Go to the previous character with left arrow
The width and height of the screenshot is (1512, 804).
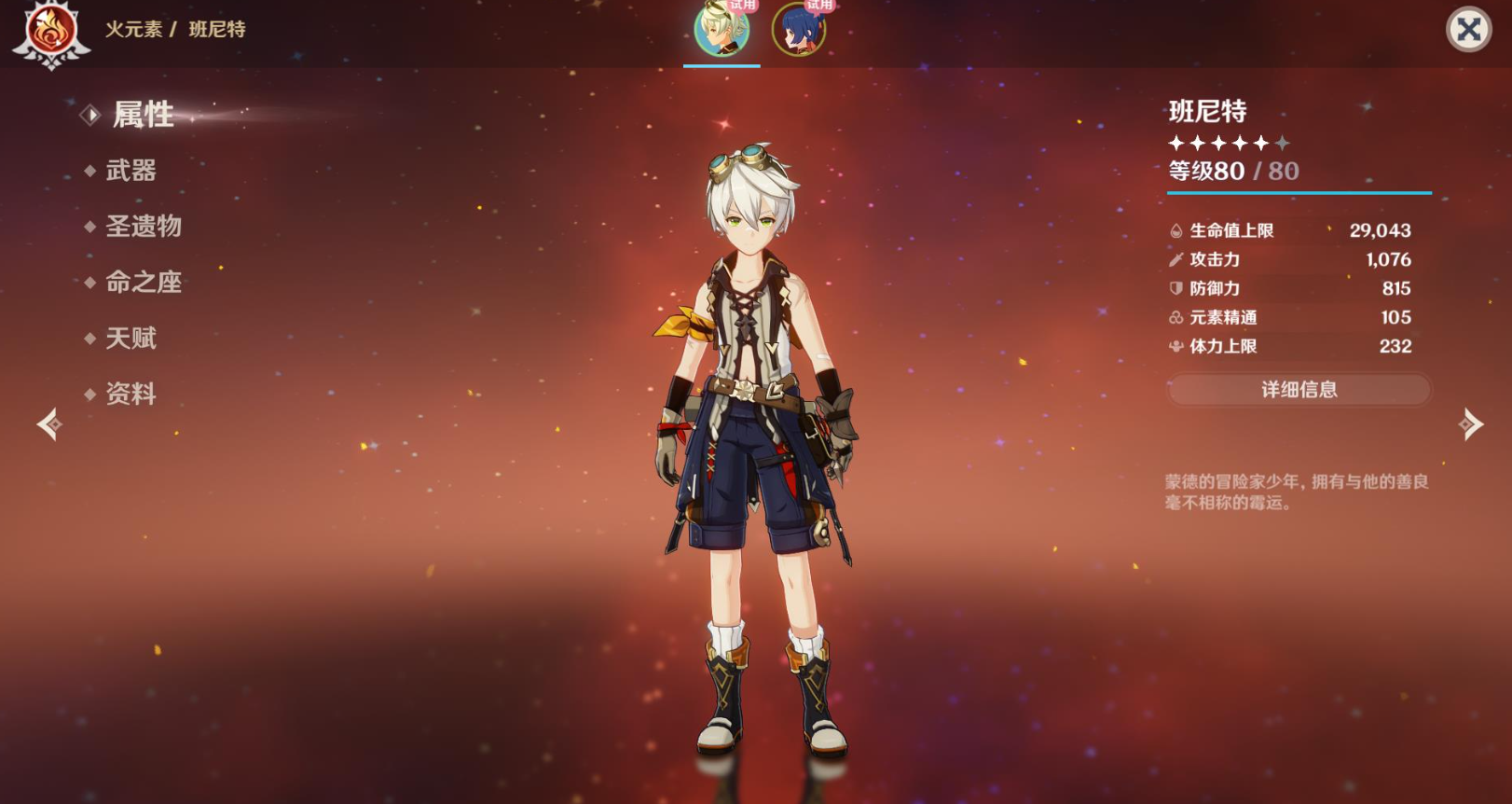click(48, 424)
